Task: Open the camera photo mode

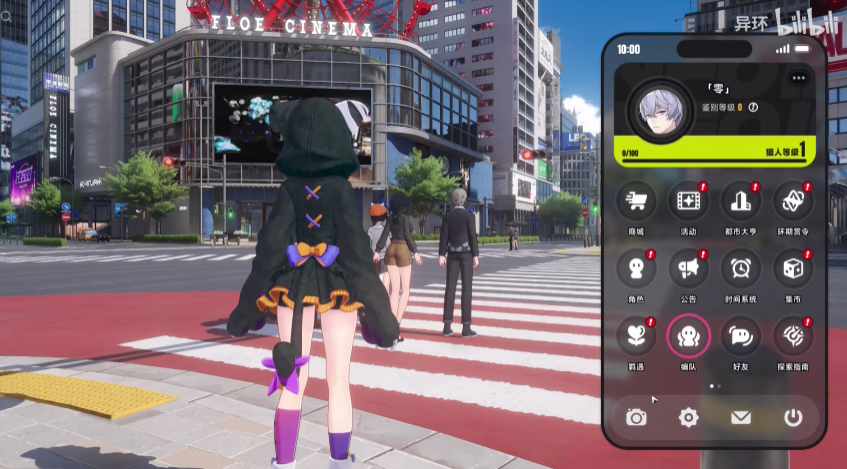Action: point(636,417)
